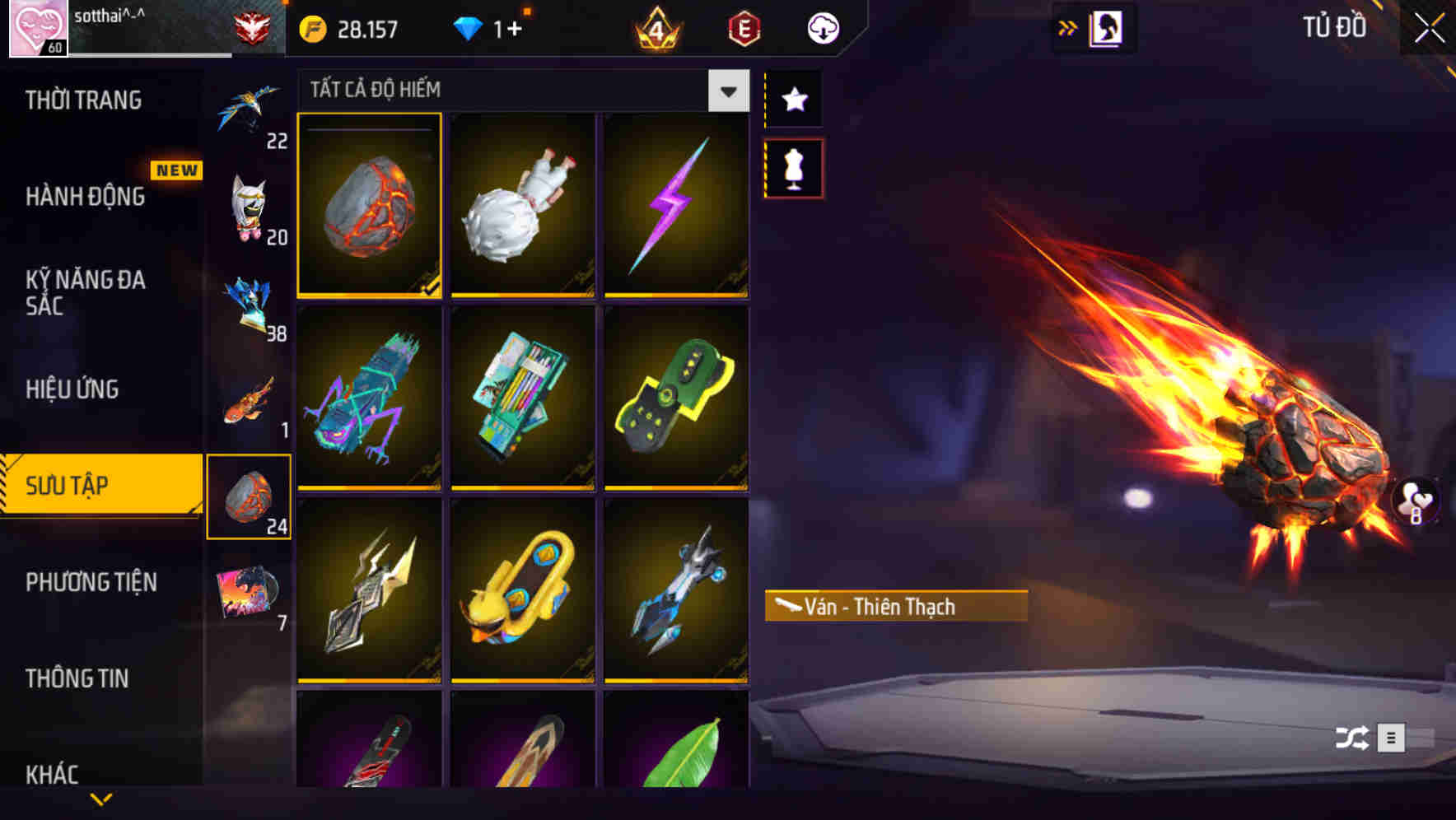
Task: Select the purple lightning item thumbnail
Action: 677,207
